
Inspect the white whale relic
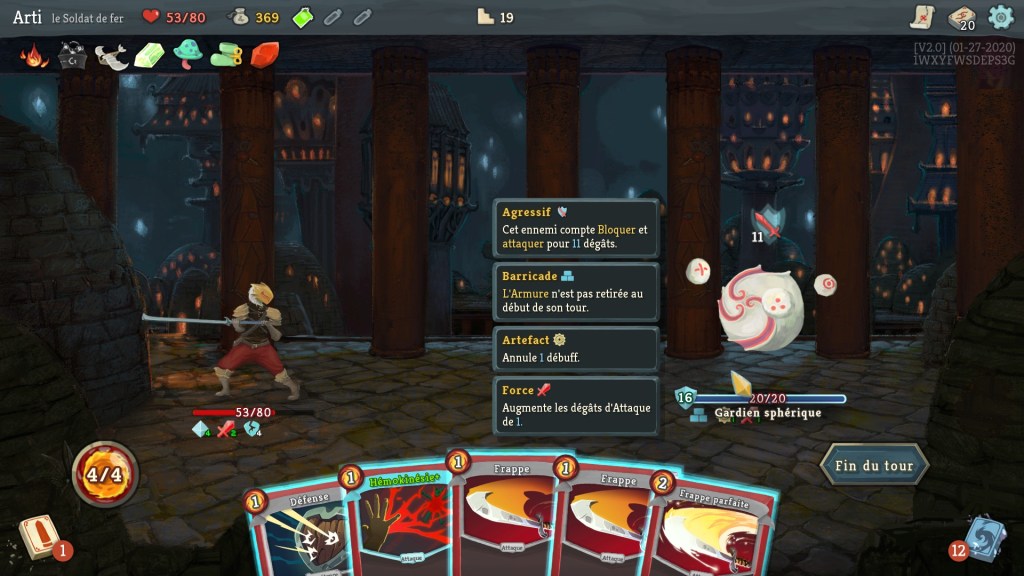pyautogui.click(x=111, y=56)
